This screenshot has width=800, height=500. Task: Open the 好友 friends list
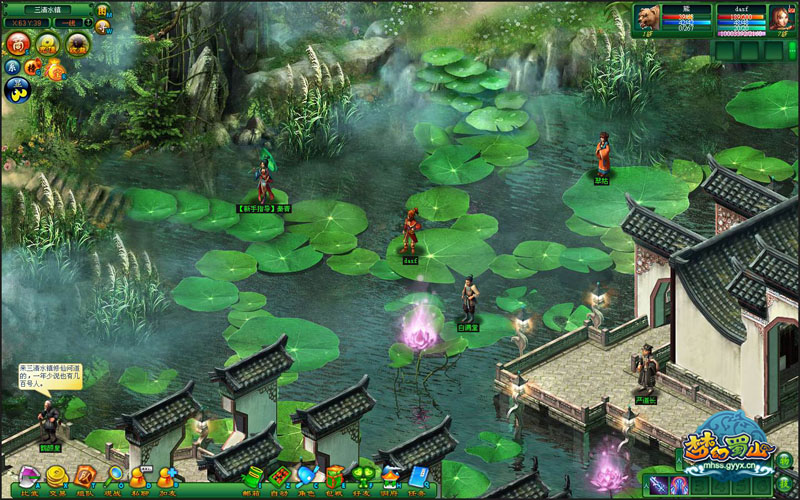361,477
